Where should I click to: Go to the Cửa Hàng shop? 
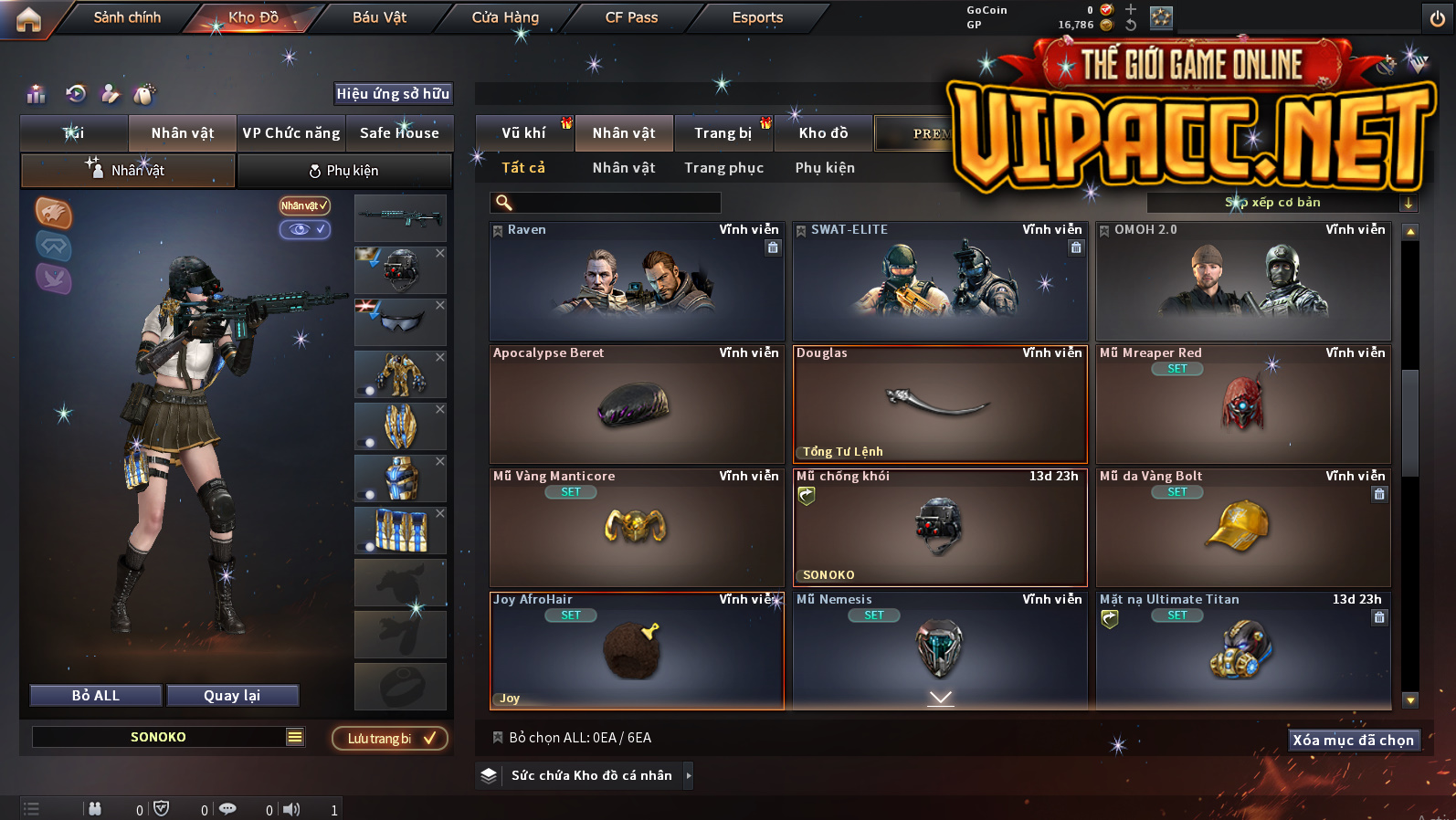pos(505,17)
